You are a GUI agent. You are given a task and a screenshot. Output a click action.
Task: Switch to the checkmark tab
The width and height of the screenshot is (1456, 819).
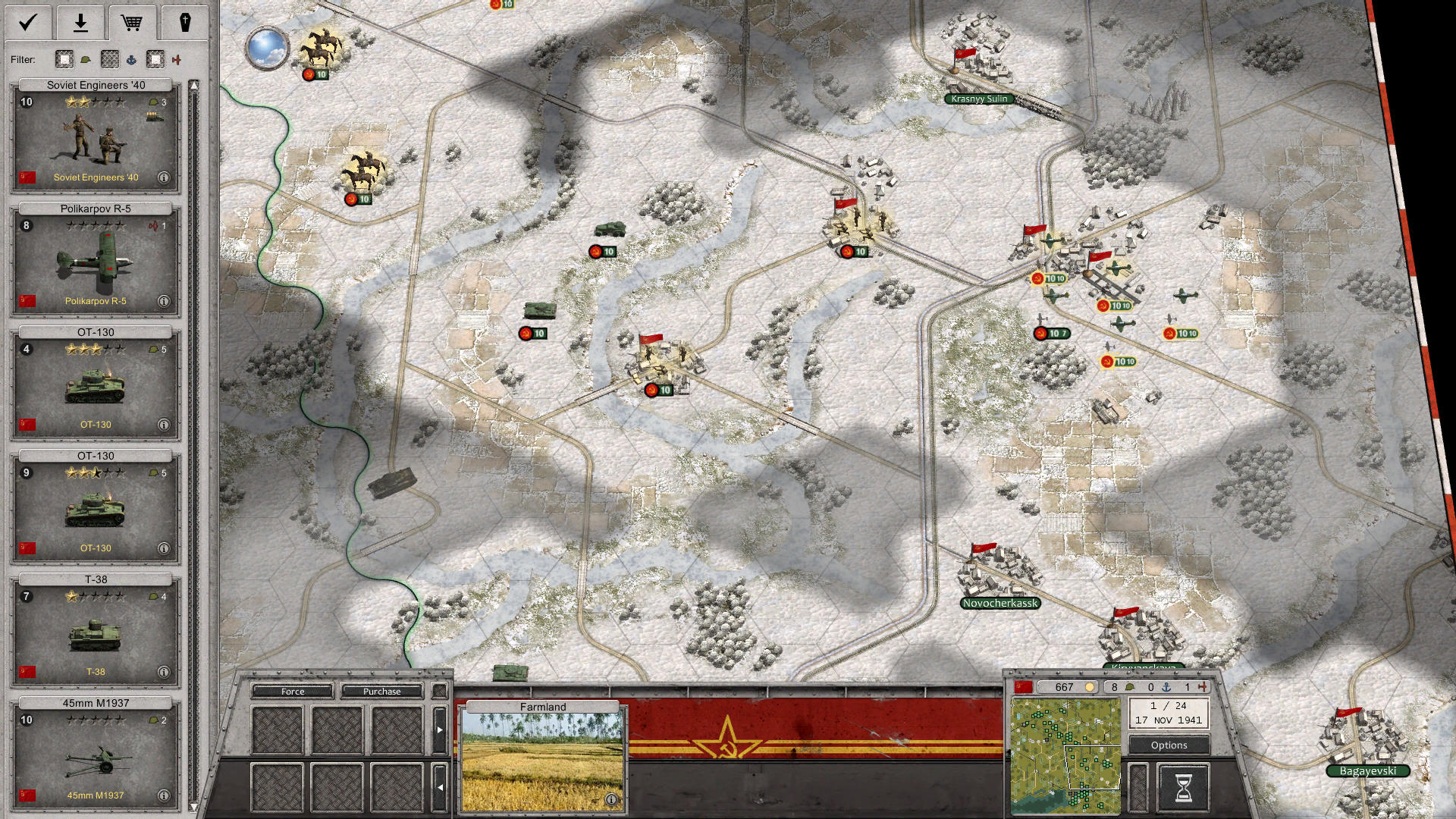(28, 23)
